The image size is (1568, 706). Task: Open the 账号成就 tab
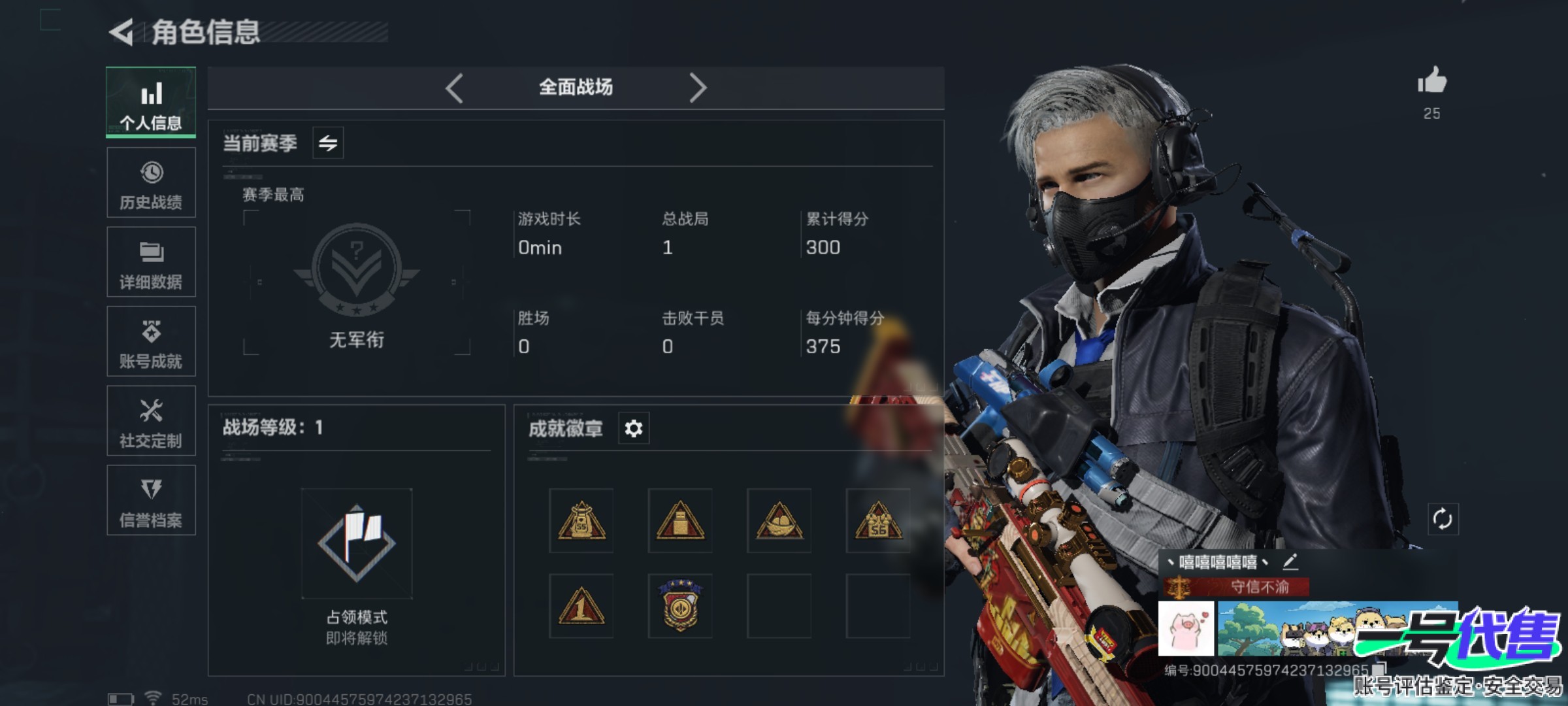[151, 341]
